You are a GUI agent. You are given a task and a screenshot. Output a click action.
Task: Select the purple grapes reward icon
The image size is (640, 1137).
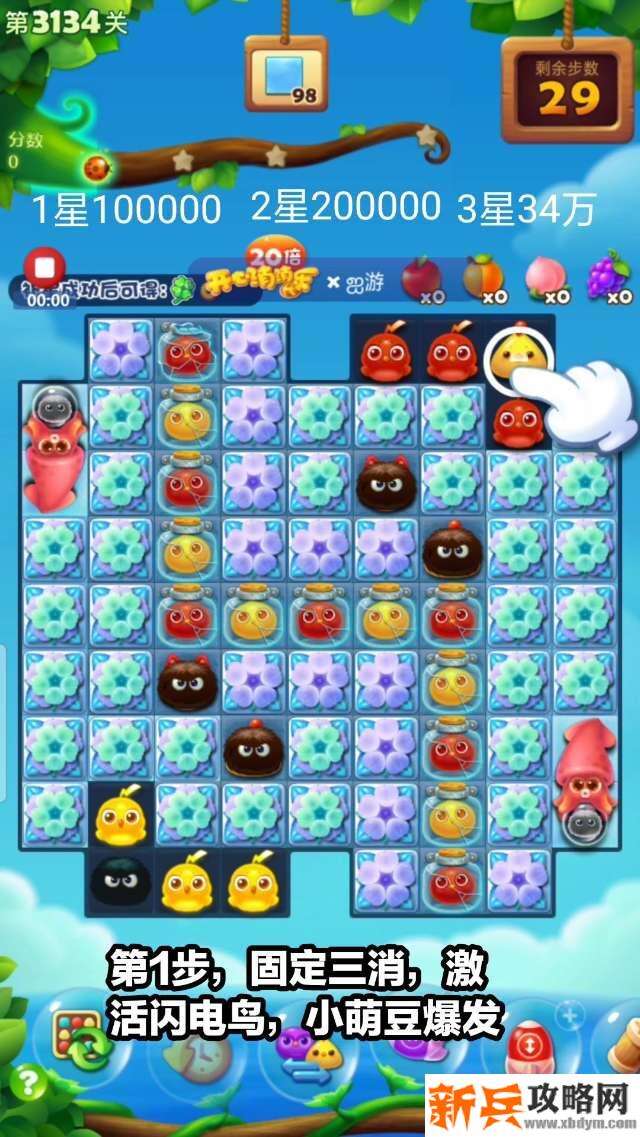[606, 277]
